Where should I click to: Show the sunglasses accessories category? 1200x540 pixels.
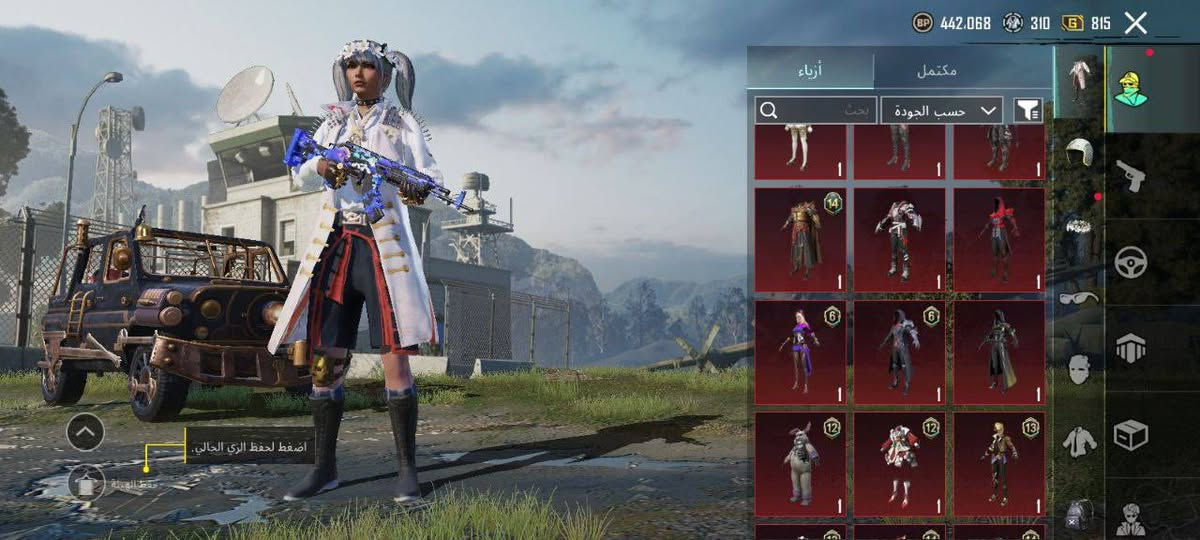[1079, 298]
